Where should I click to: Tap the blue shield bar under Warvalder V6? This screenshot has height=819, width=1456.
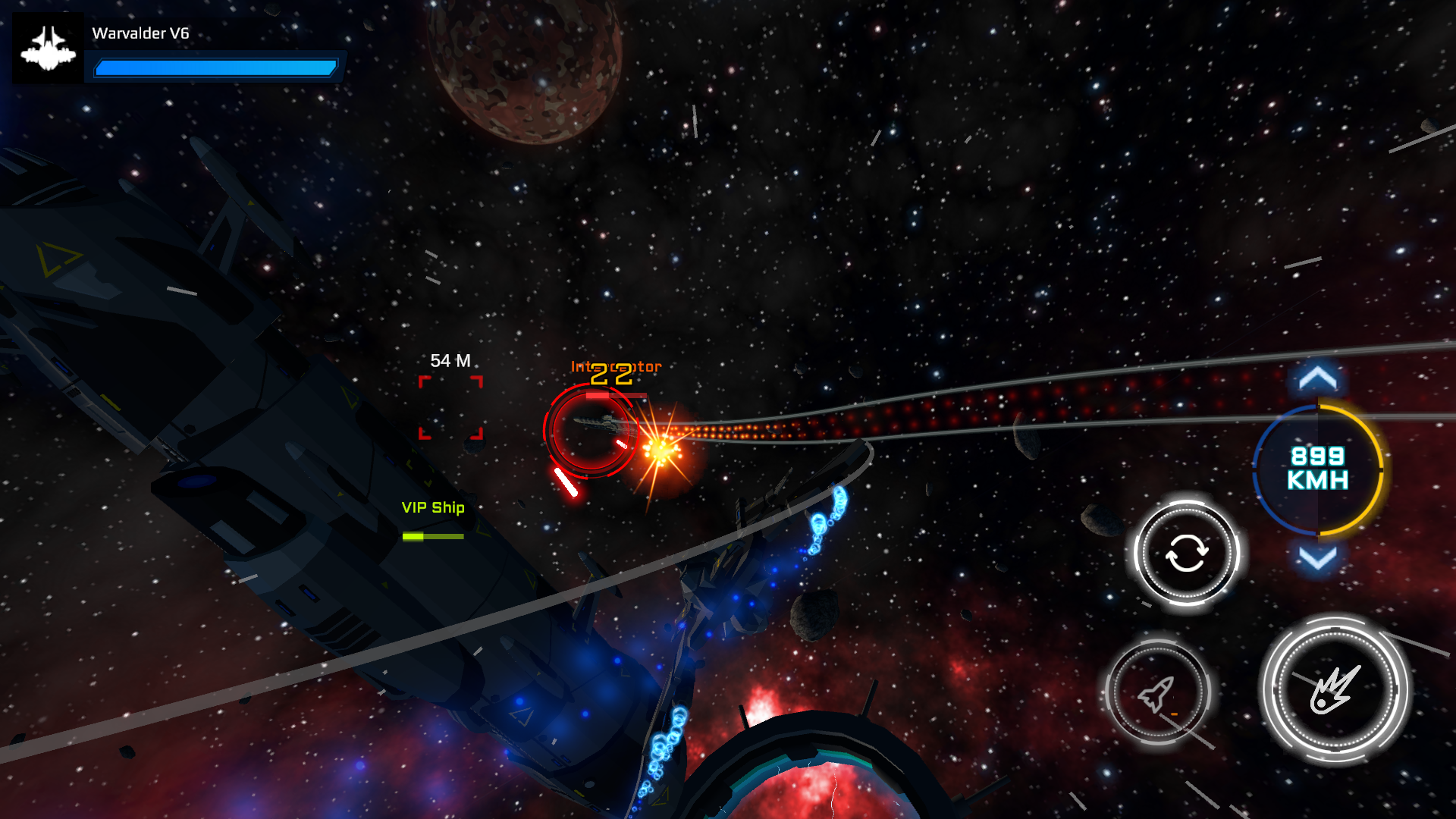[x=215, y=67]
